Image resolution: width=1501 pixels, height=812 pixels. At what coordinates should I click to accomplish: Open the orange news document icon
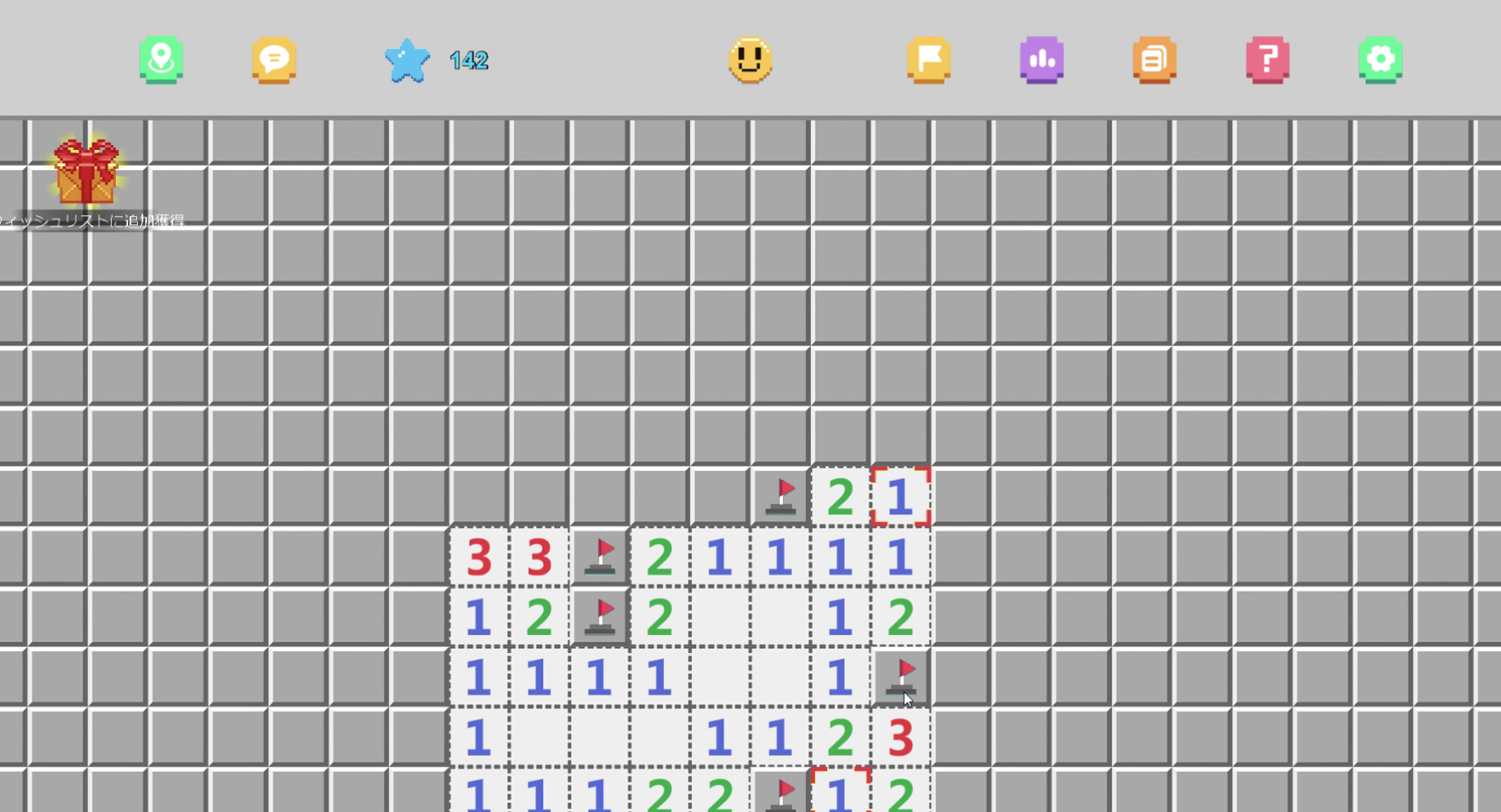1153,61
